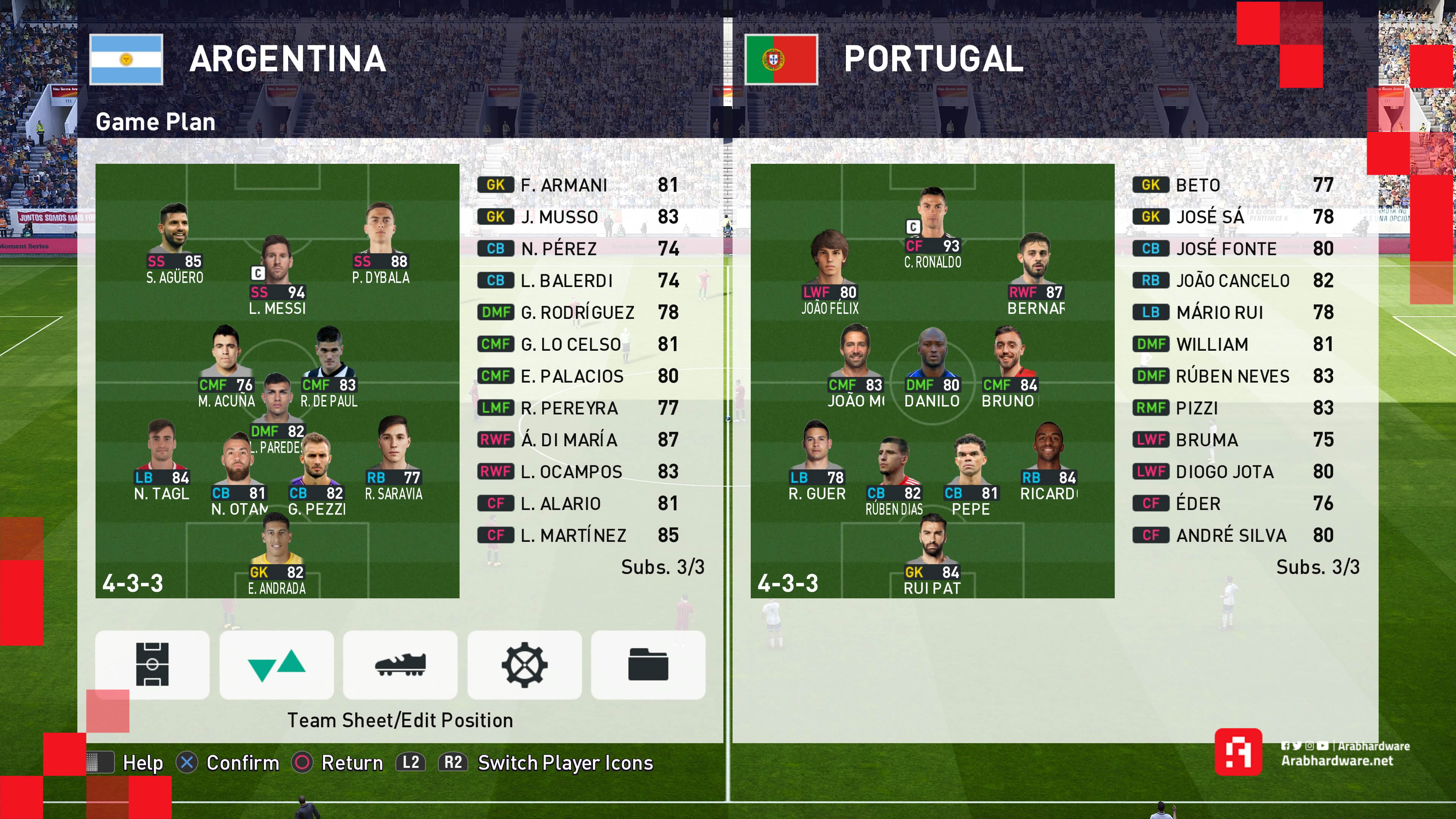Select goalkeeper E. Andrada
Screen dimensions: 1456x819
coord(277,554)
